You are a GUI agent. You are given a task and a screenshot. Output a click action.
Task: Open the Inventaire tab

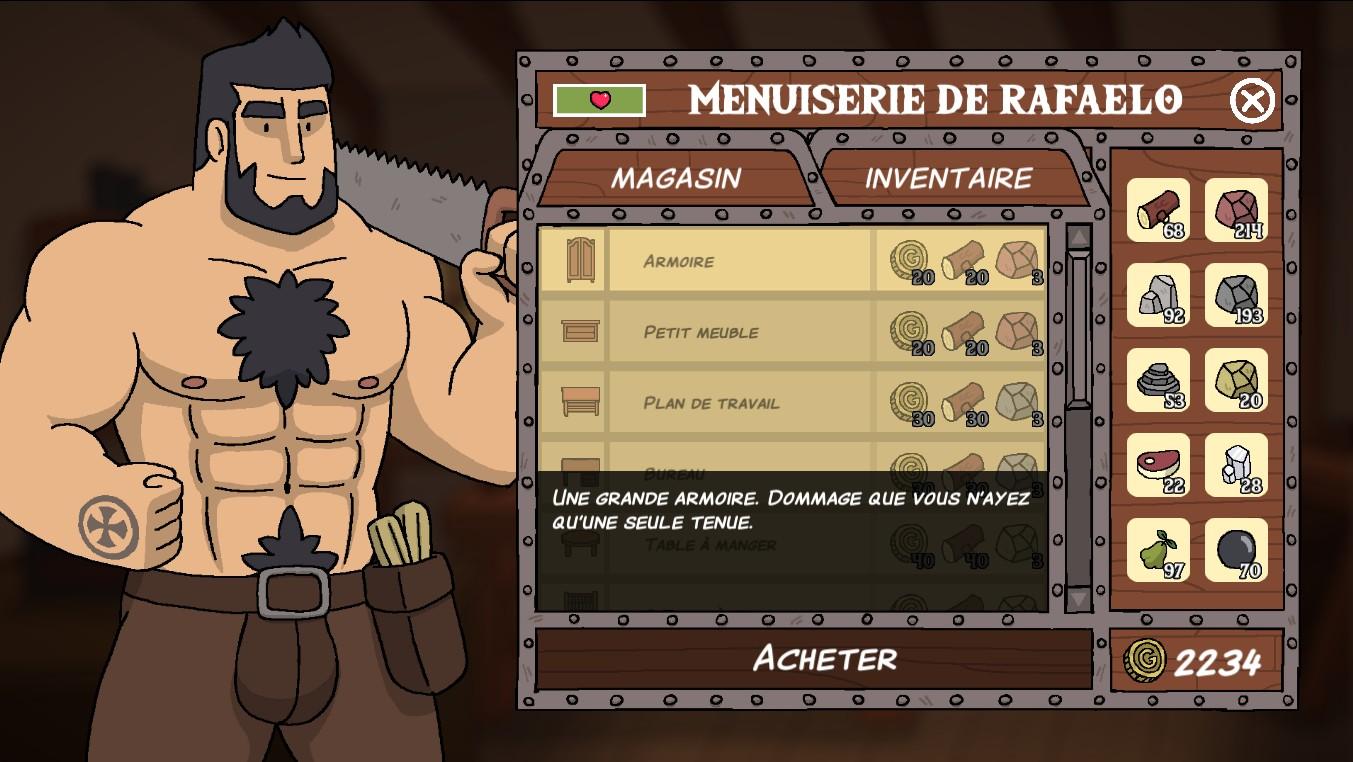[948, 178]
